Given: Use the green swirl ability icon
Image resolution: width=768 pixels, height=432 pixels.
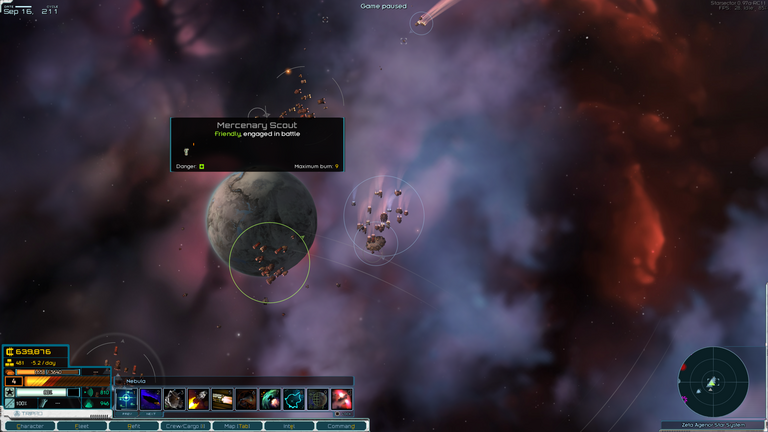Looking at the screenshot, I should coord(270,400).
